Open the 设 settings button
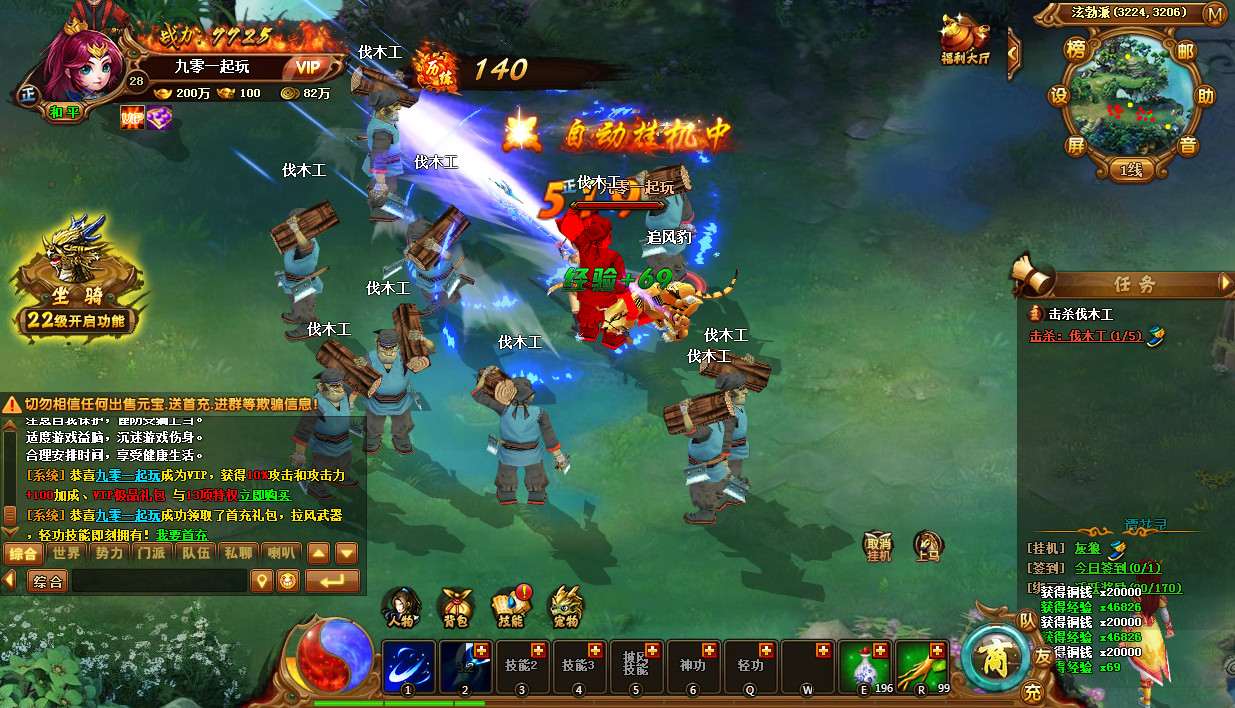 [x=1058, y=96]
